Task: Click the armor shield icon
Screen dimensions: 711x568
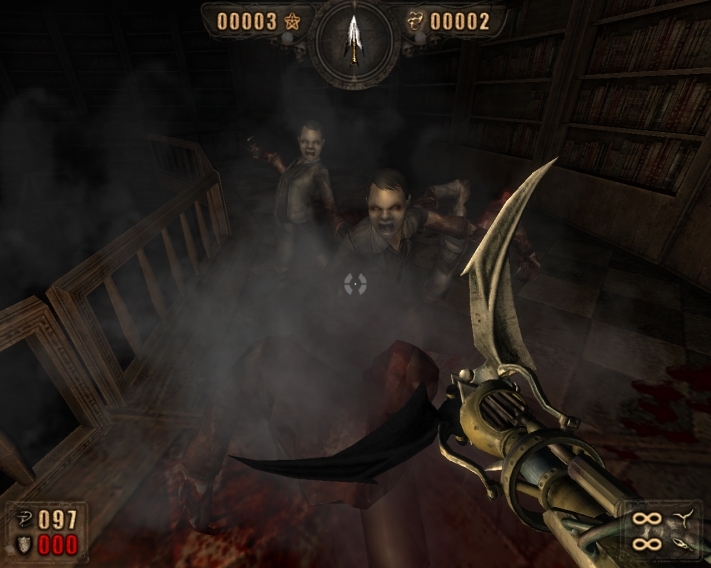Action: (x=22, y=543)
